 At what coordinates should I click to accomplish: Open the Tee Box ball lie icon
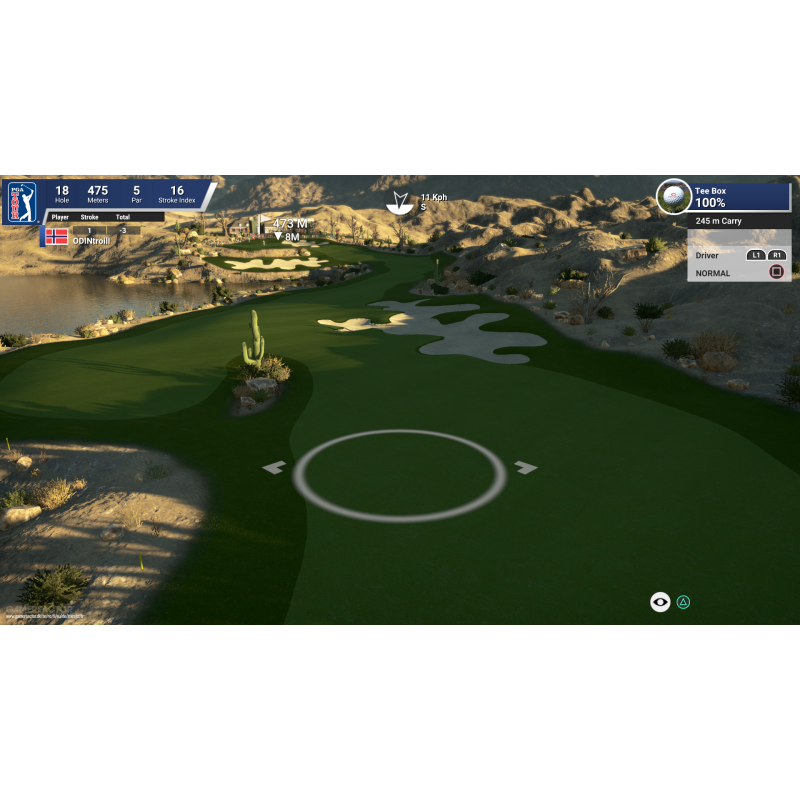(673, 196)
